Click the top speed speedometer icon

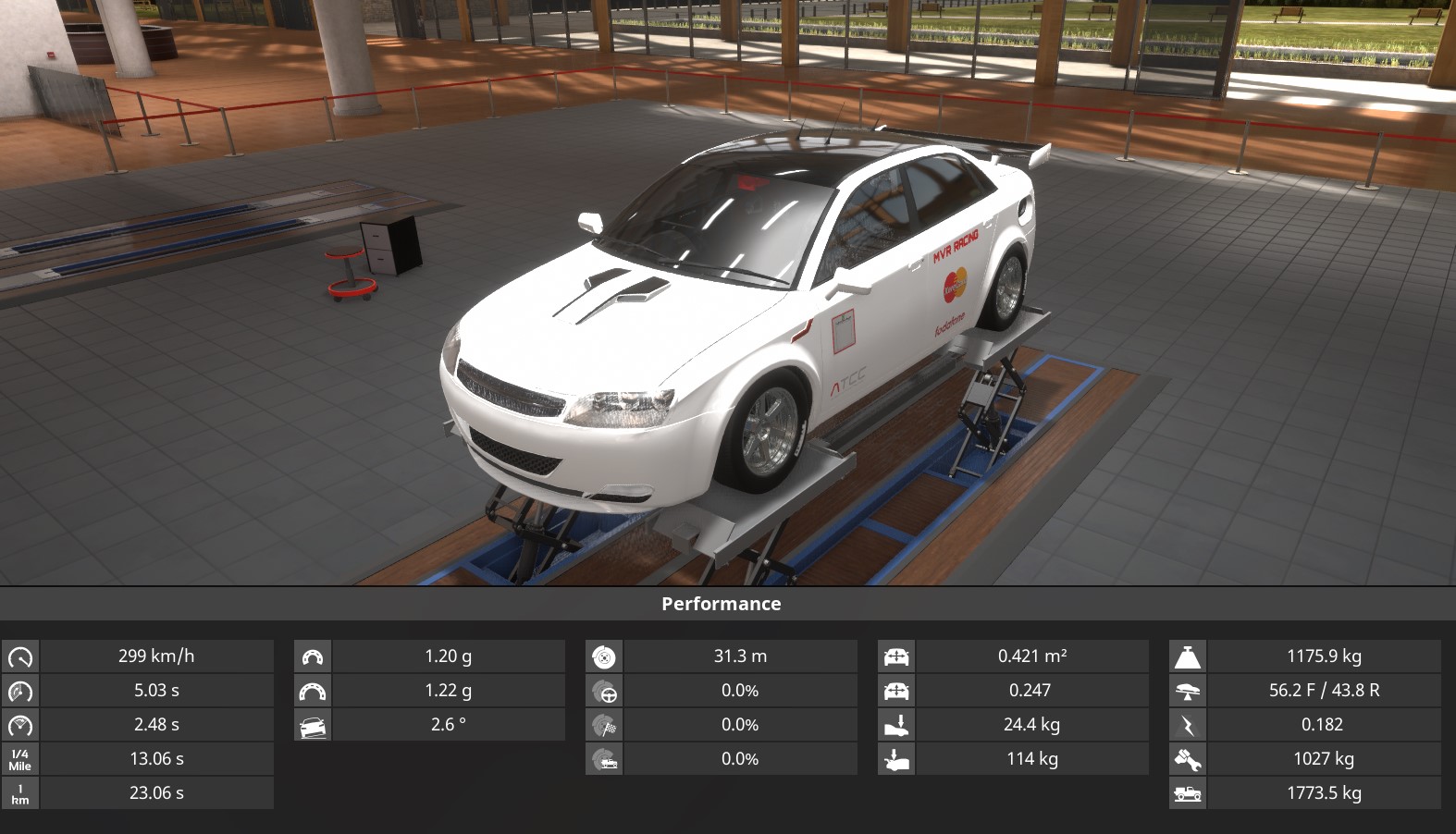(20, 656)
